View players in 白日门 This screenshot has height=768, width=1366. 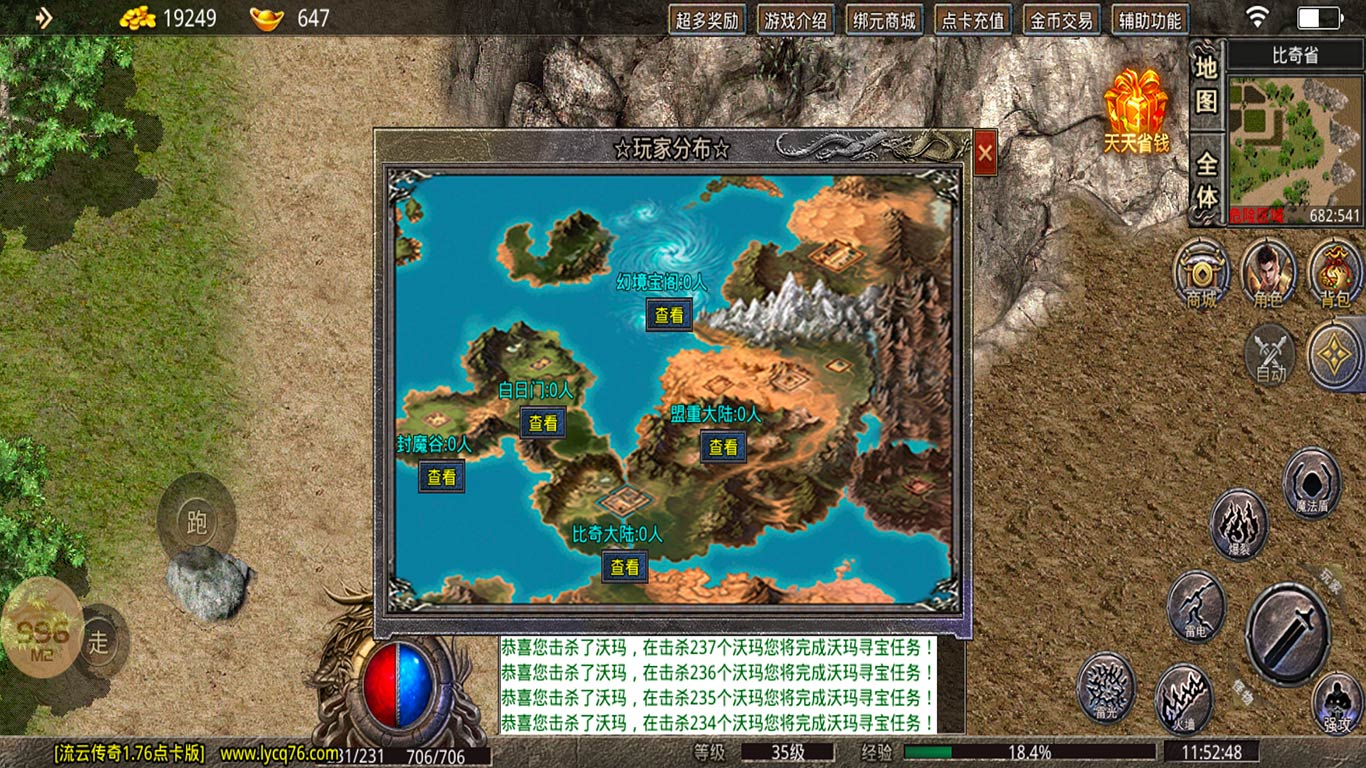pyautogui.click(x=543, y=423)
